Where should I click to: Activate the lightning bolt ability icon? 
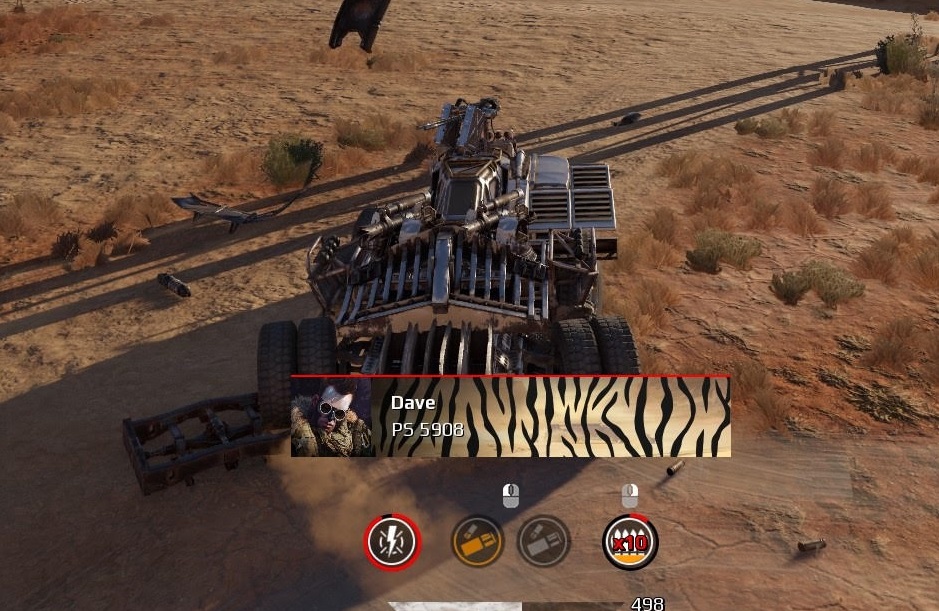point(392,542)
